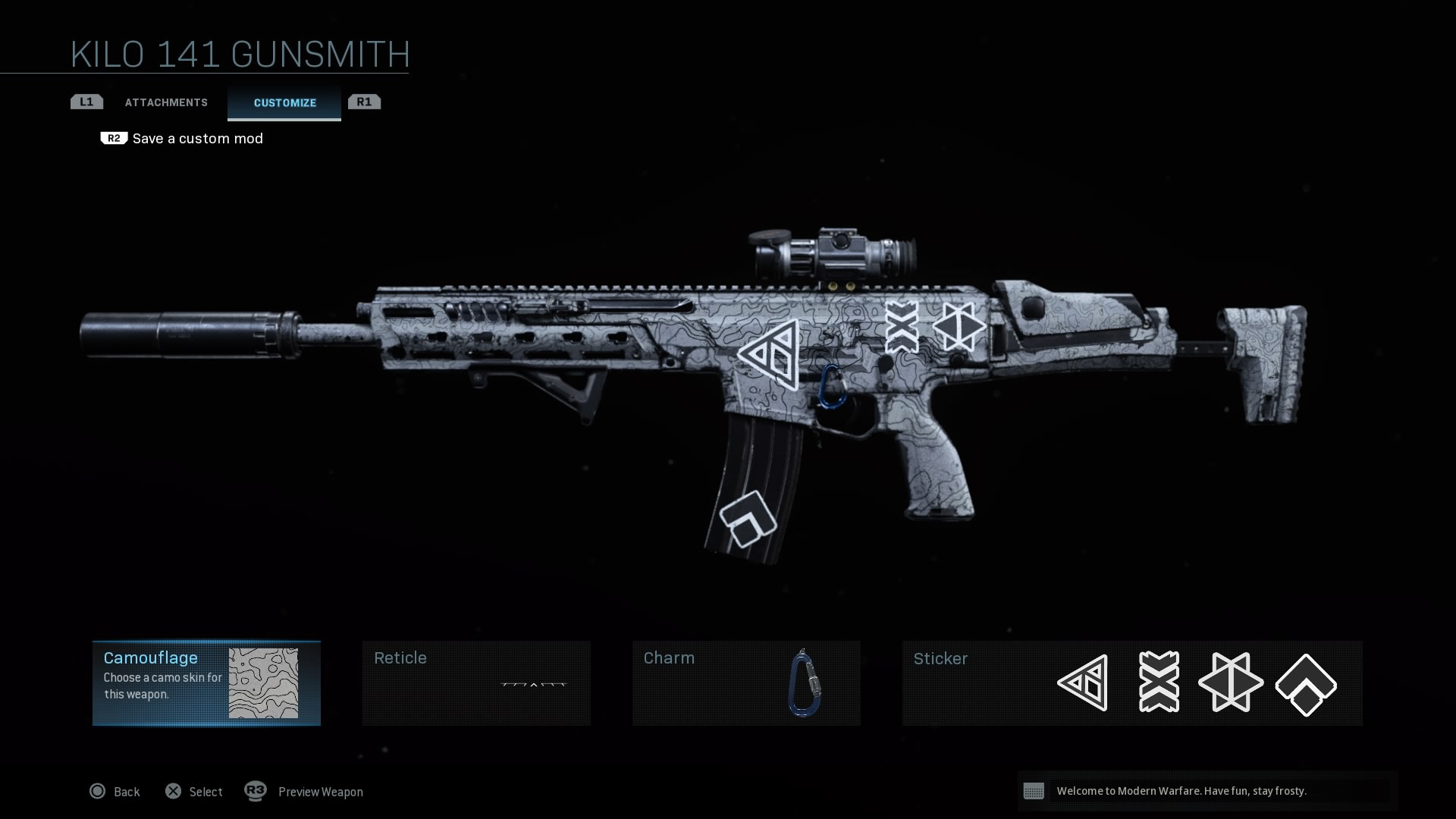The width and height of the screenshot is (1456, 819).
Task: Open the welcome message chat box
Action: (1207, 791)
